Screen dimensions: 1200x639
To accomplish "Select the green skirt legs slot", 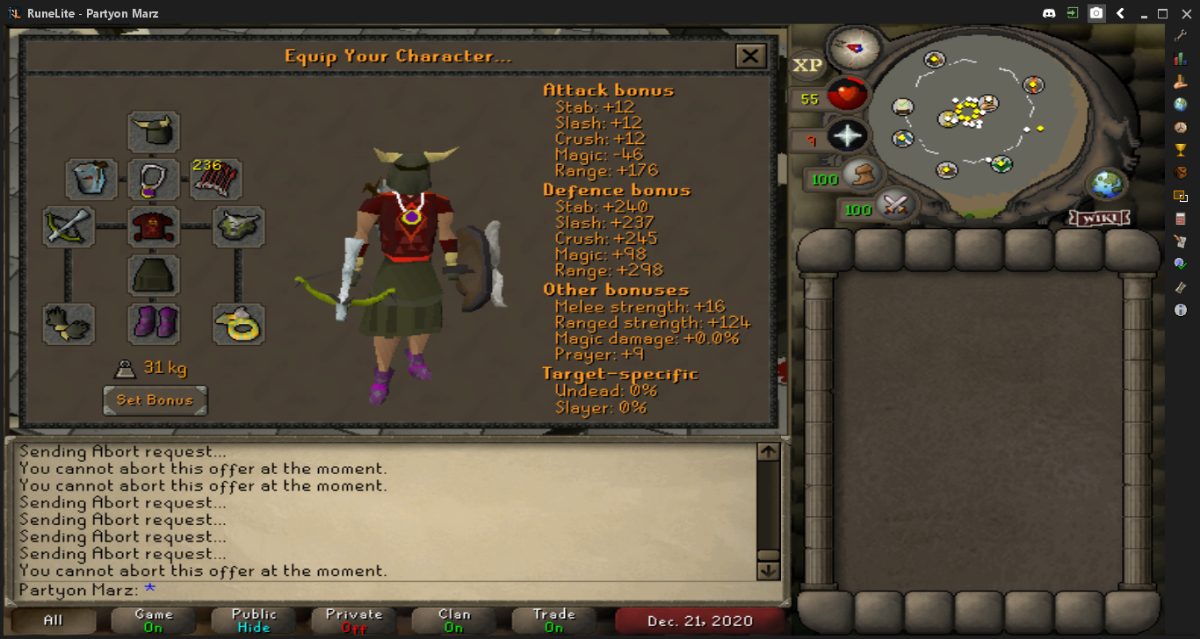I will click(154, 275).
